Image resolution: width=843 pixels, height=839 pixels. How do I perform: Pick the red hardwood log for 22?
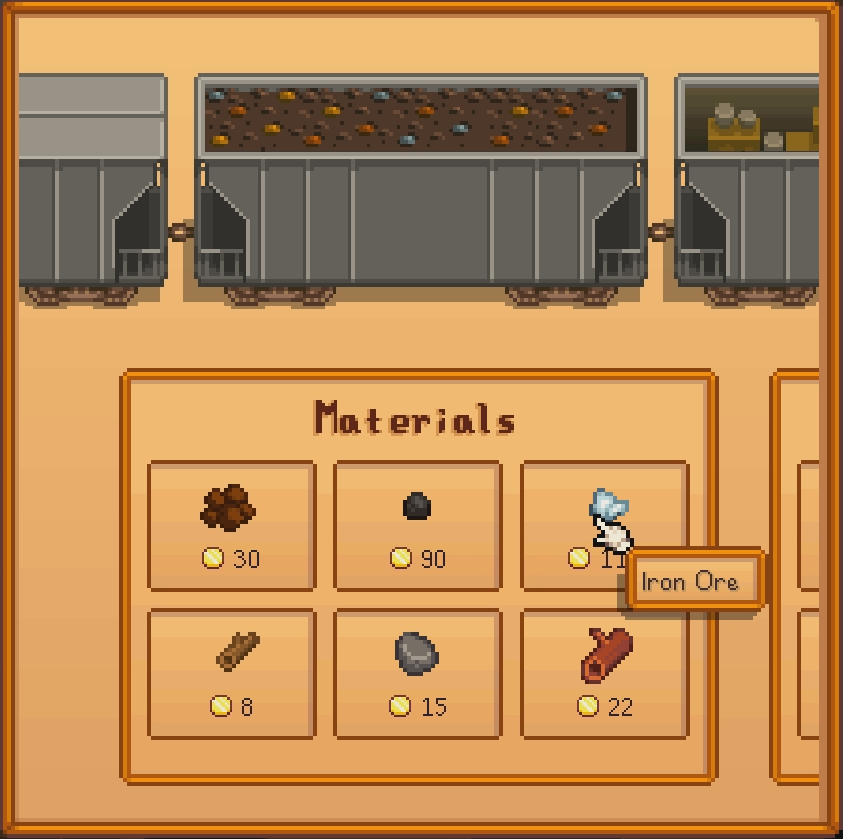click(x=604, y=674)
